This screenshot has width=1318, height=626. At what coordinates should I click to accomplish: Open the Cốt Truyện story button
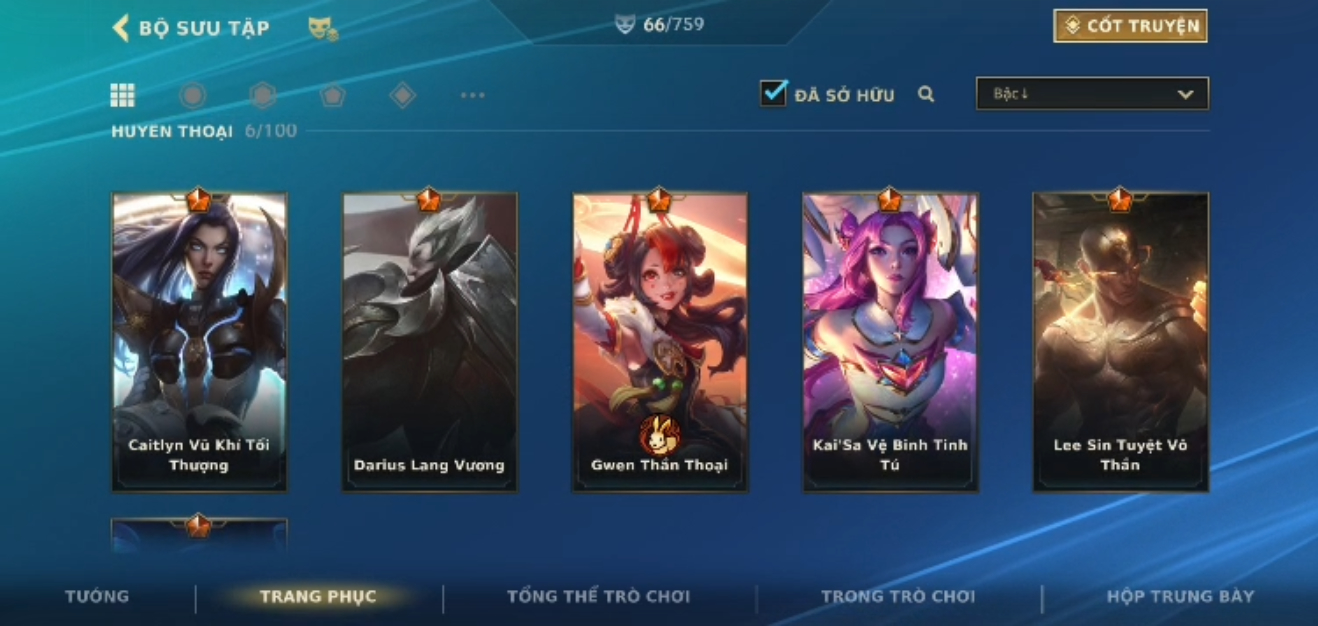tap(1130, 26)
